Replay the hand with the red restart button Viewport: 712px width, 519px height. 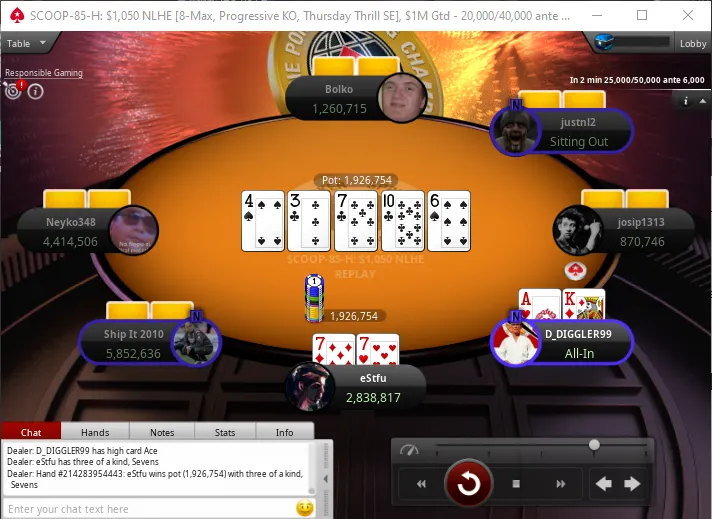pos(469,484)
